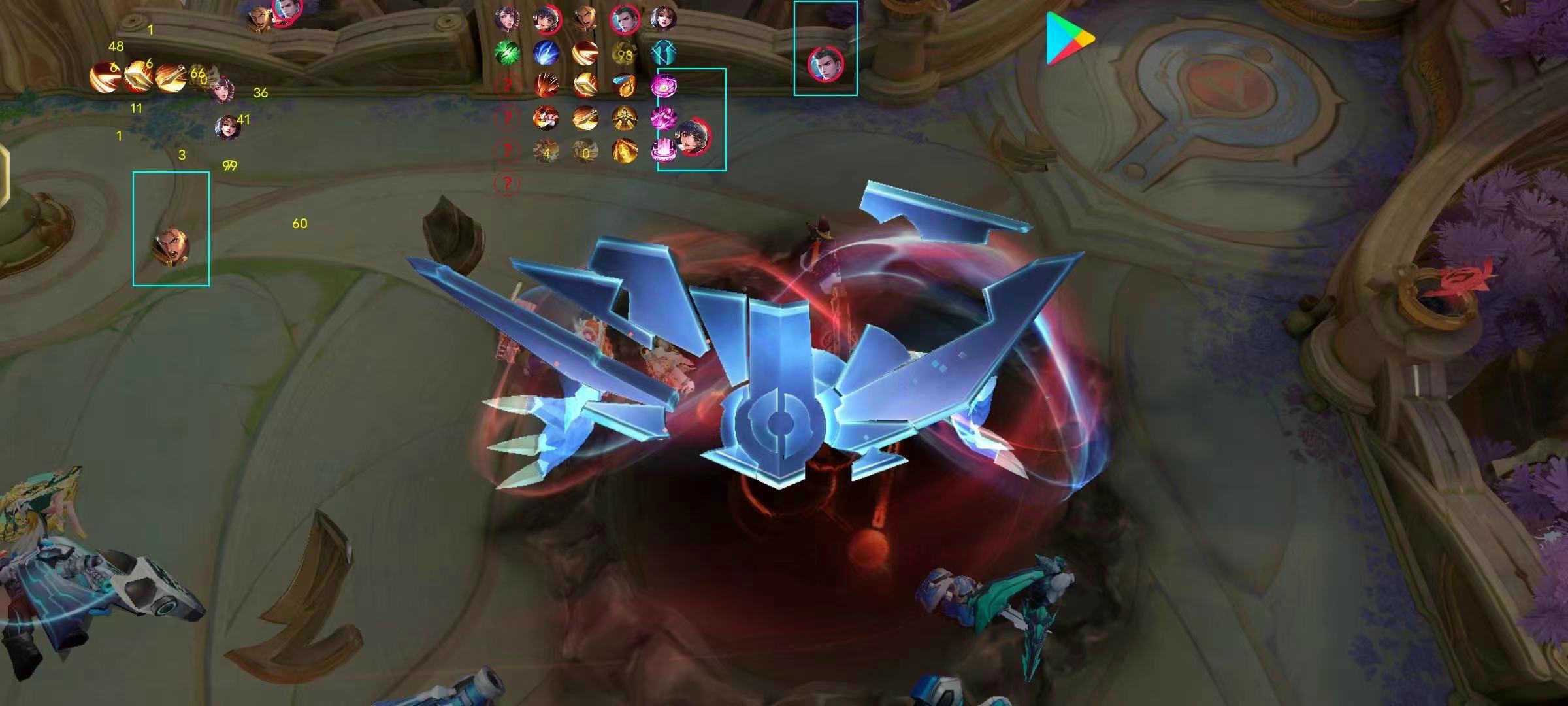Image resolution: width=1568 pixels, height=706 pixels.
Task: Select the red spinning blade spell icon
Action: pyautogui.click(x=585, y=52)
